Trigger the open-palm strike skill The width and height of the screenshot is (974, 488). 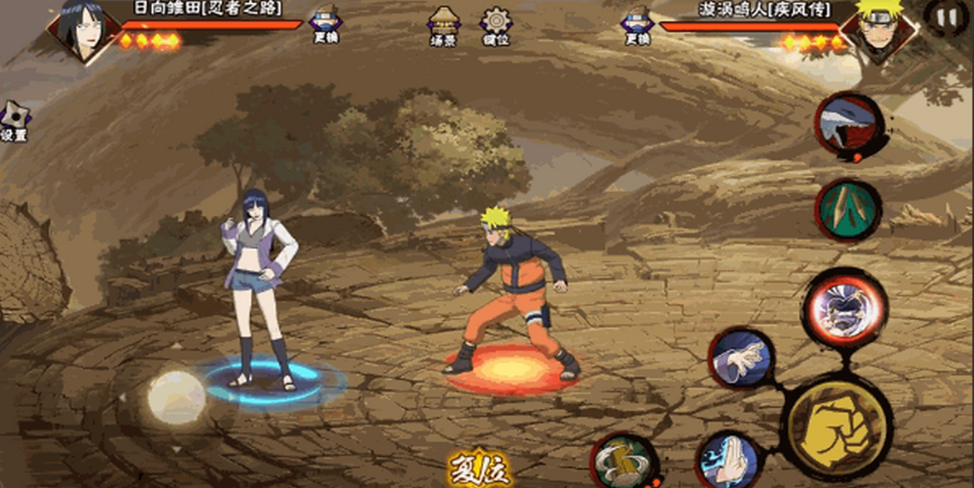click(741, 358)
